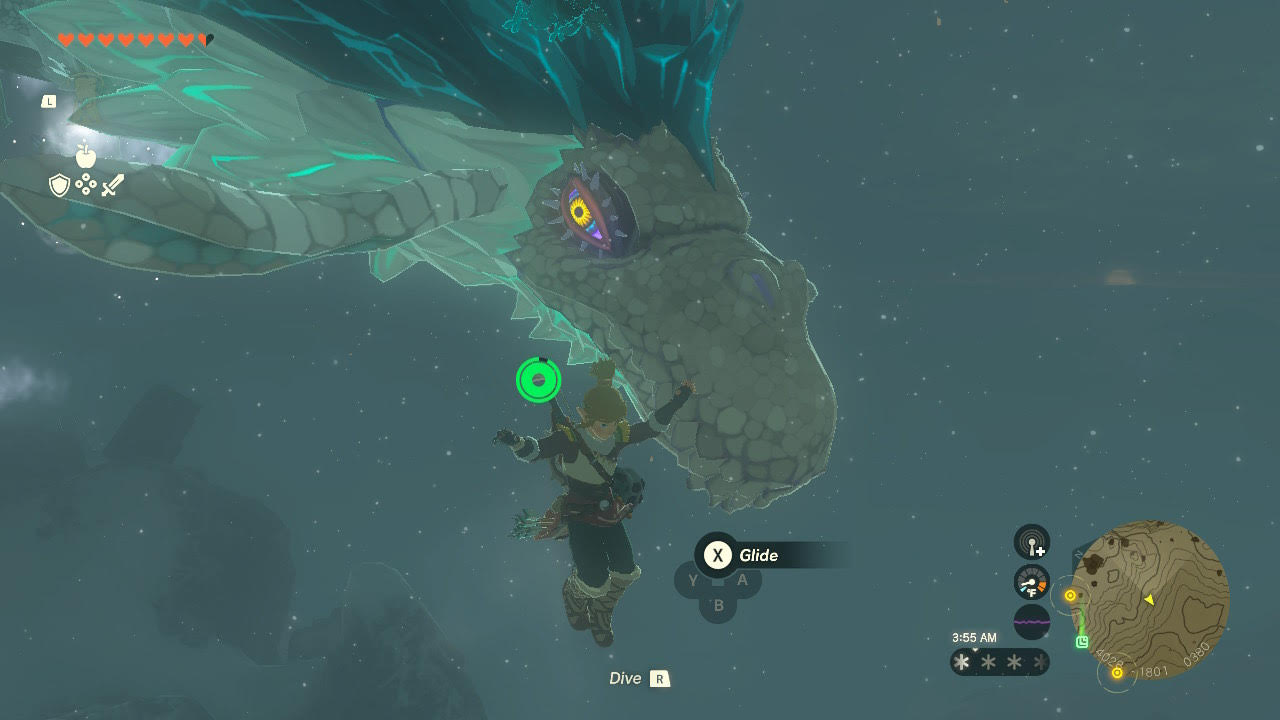This screenshot has height=720, width=1280.
Task: Click the yellow shrine marker left of the minimap
Action: [x=1070, y=594]
